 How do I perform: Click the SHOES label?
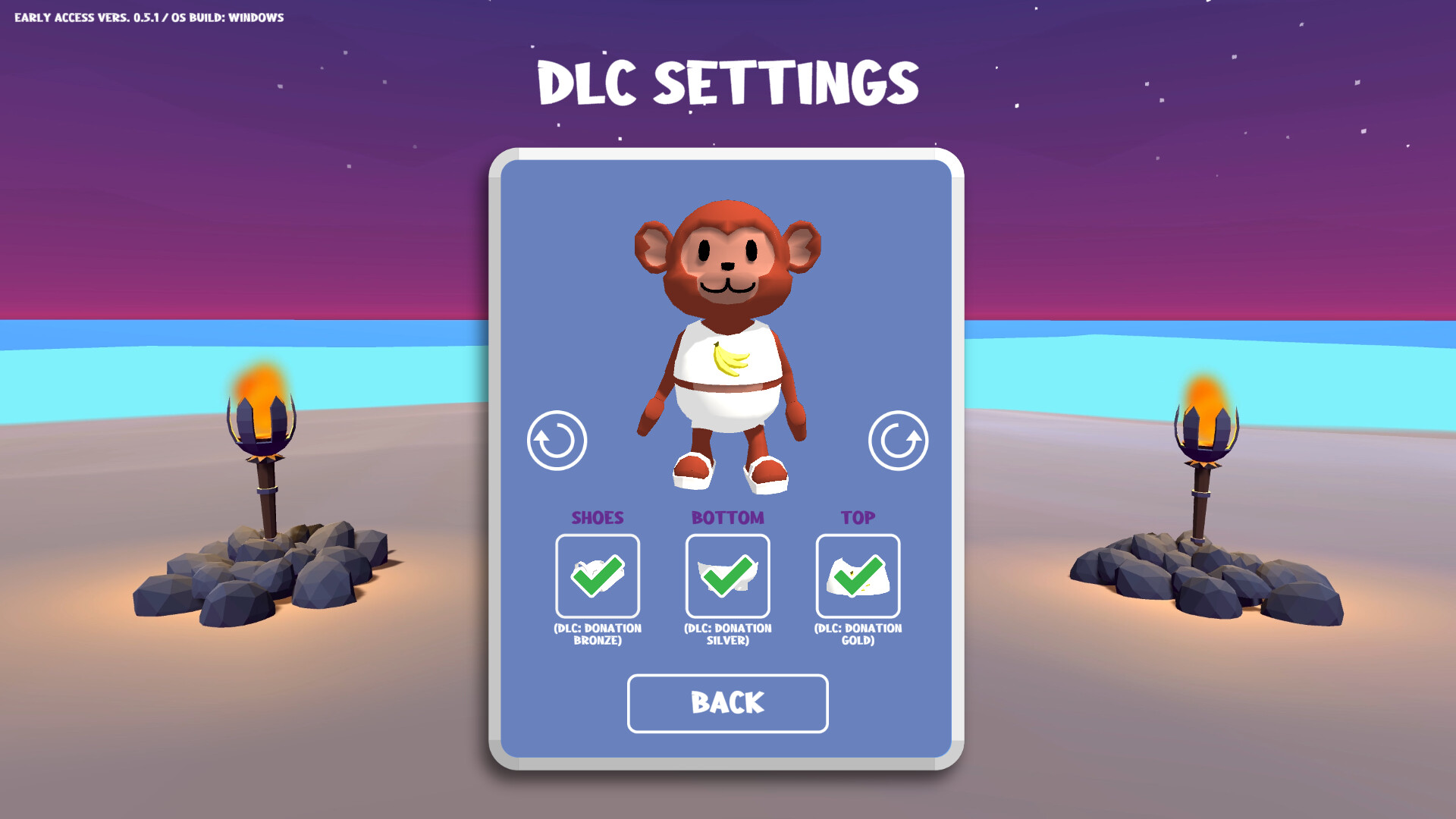point(598,517)
